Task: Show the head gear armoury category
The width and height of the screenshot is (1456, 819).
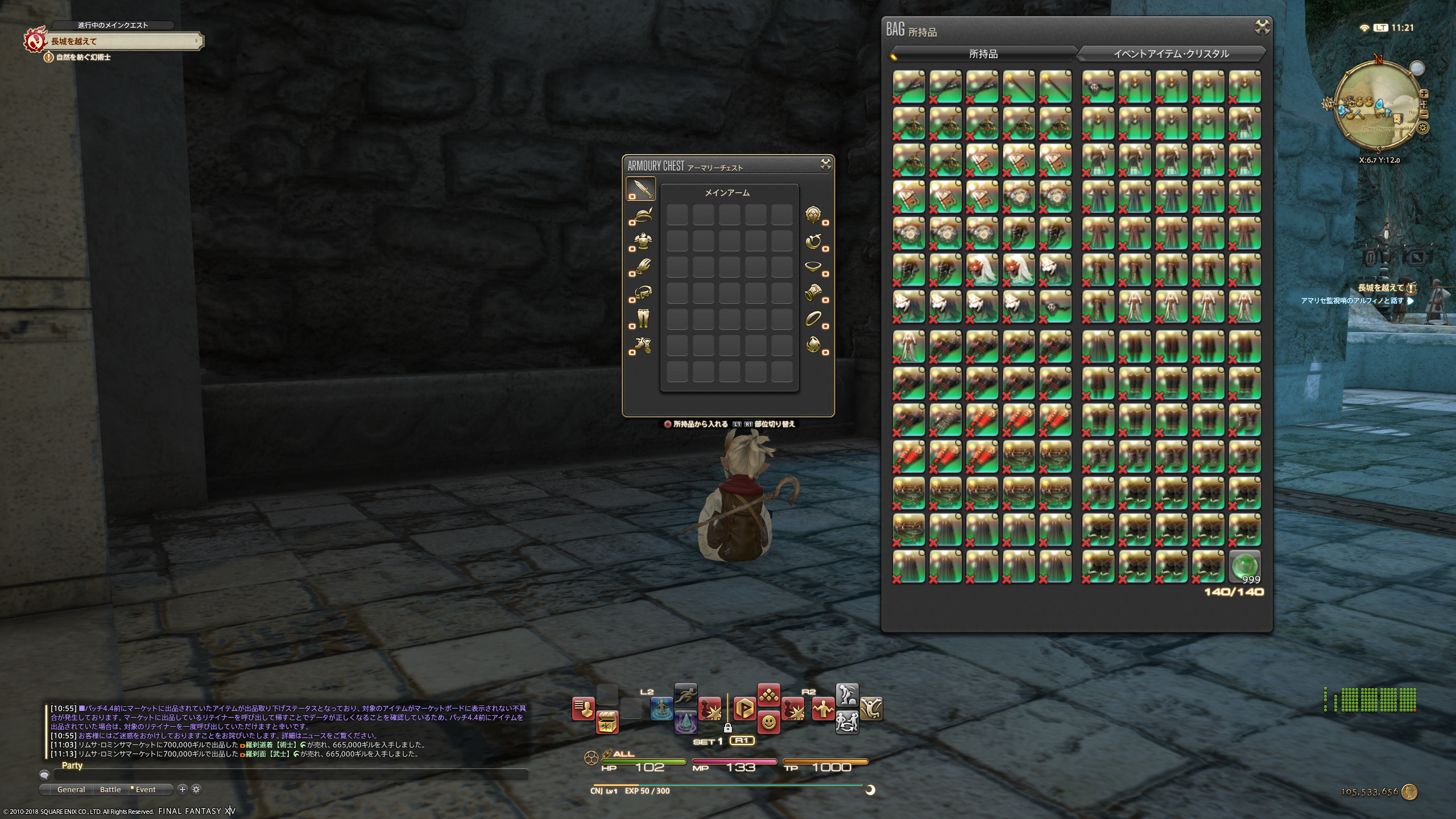Action: click(x=641, y=216)
